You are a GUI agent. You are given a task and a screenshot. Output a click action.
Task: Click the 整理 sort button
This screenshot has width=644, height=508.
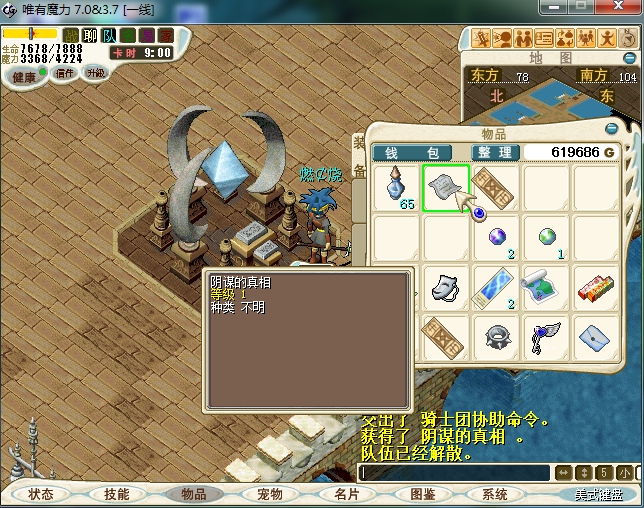coord(495,152)
